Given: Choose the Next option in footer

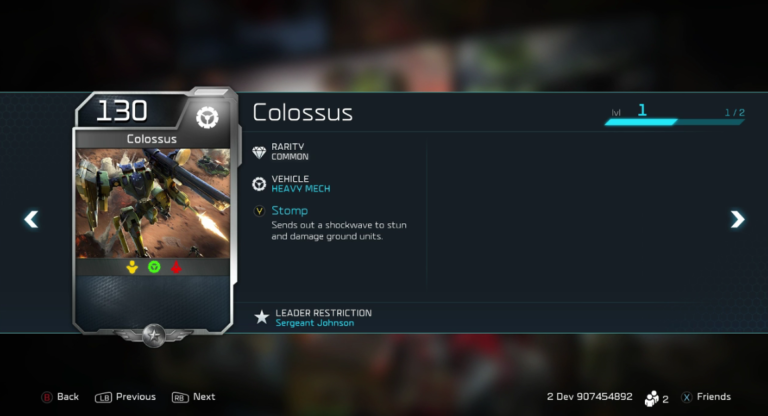Looking at the screenshot, I should [194, 397].
